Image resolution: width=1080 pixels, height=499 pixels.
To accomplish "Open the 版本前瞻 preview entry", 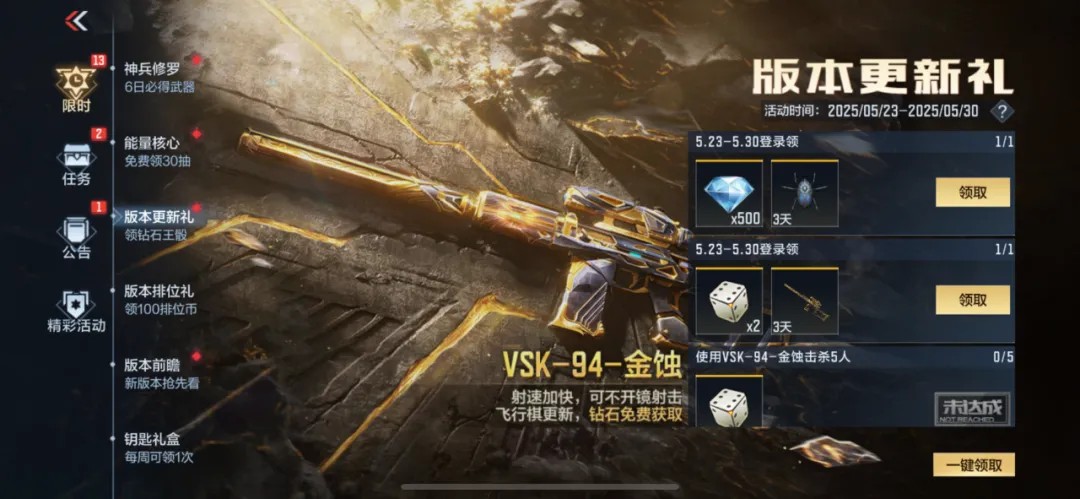I will pos(158,373).
